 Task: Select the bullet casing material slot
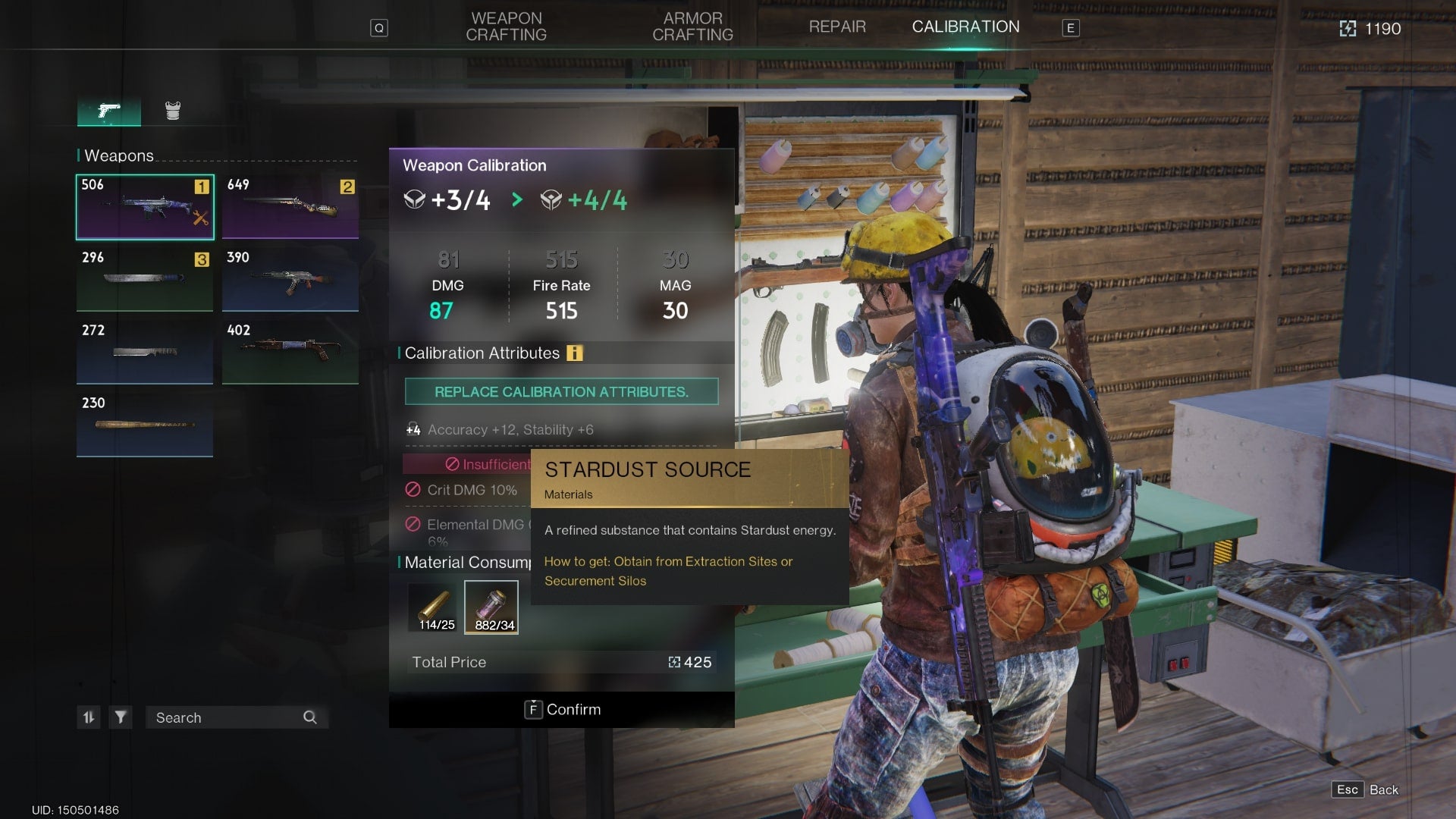tap(436, 607)
